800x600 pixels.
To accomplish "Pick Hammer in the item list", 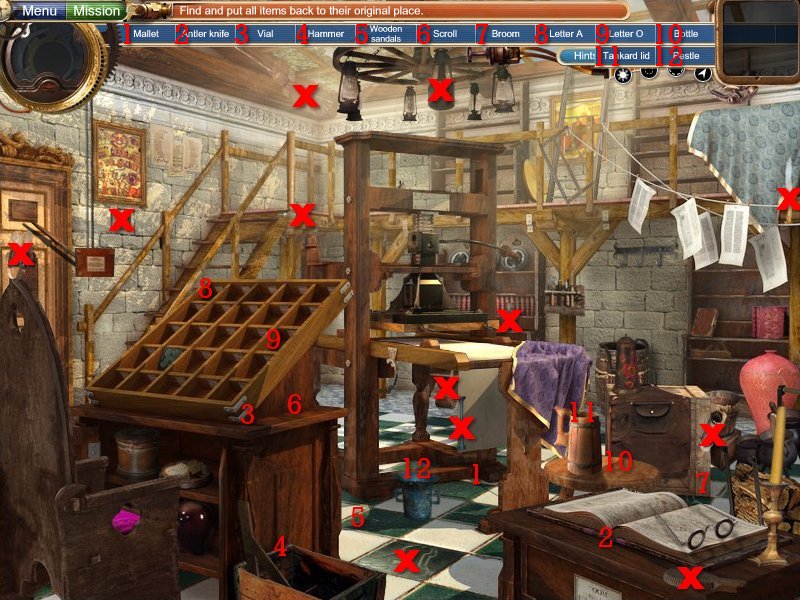I will (326, 34).
